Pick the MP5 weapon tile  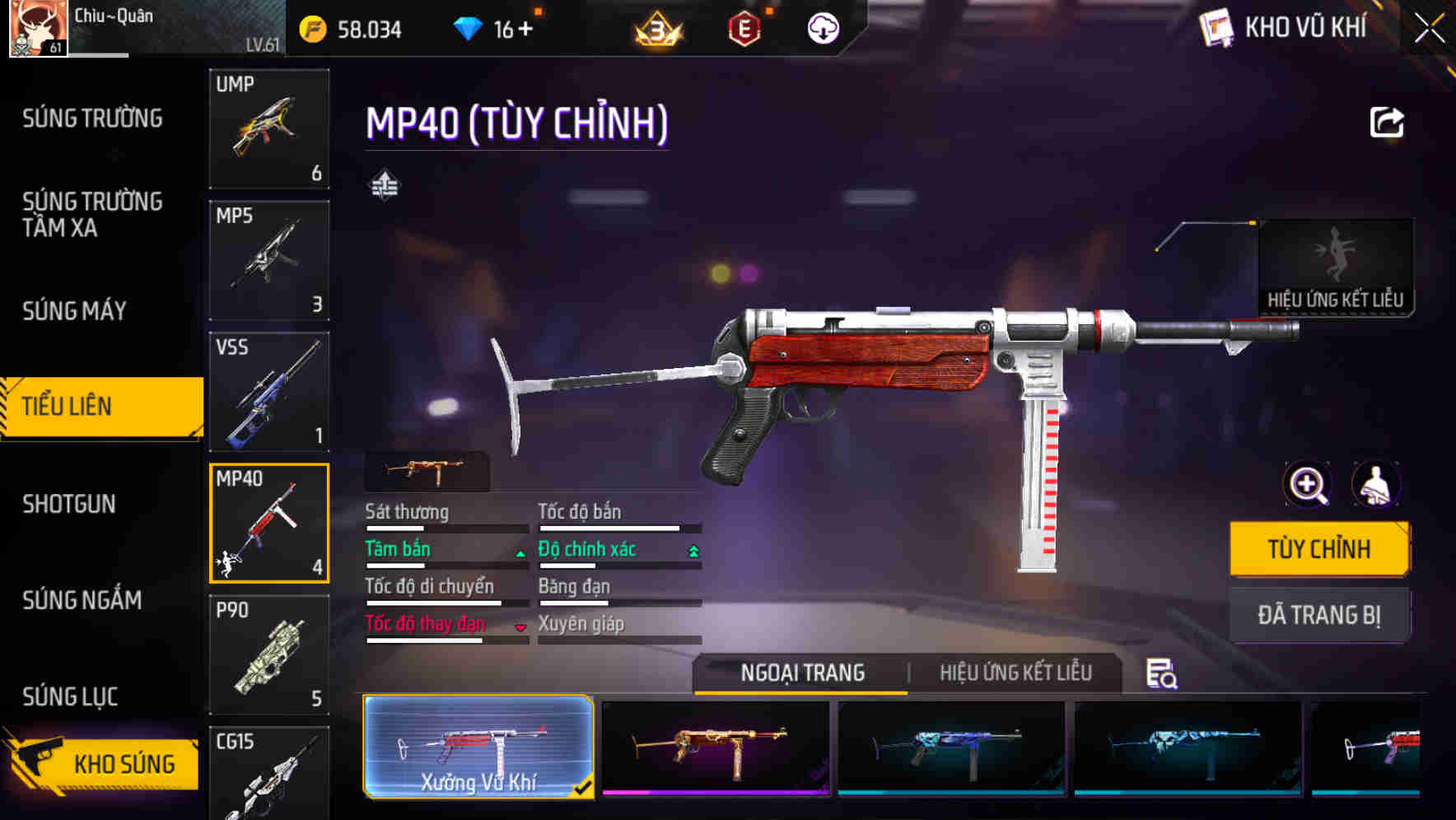tap(269, 260)
